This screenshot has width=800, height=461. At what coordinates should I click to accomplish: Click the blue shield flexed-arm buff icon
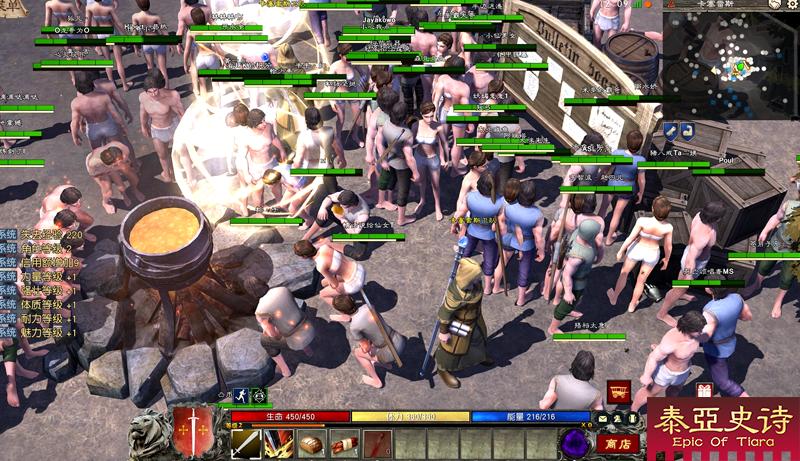point(690,131)
